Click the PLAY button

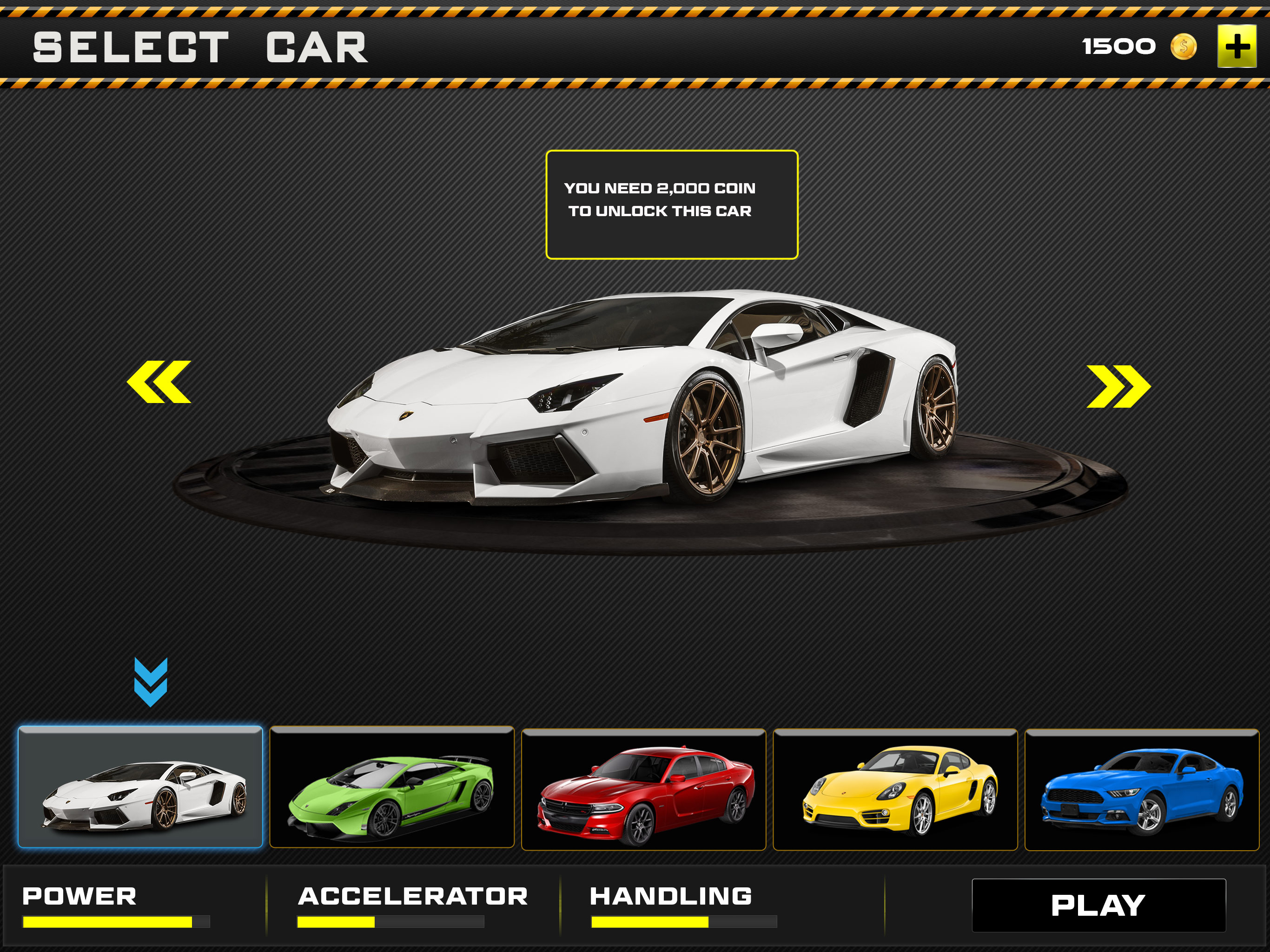(x=1098, y=906)
